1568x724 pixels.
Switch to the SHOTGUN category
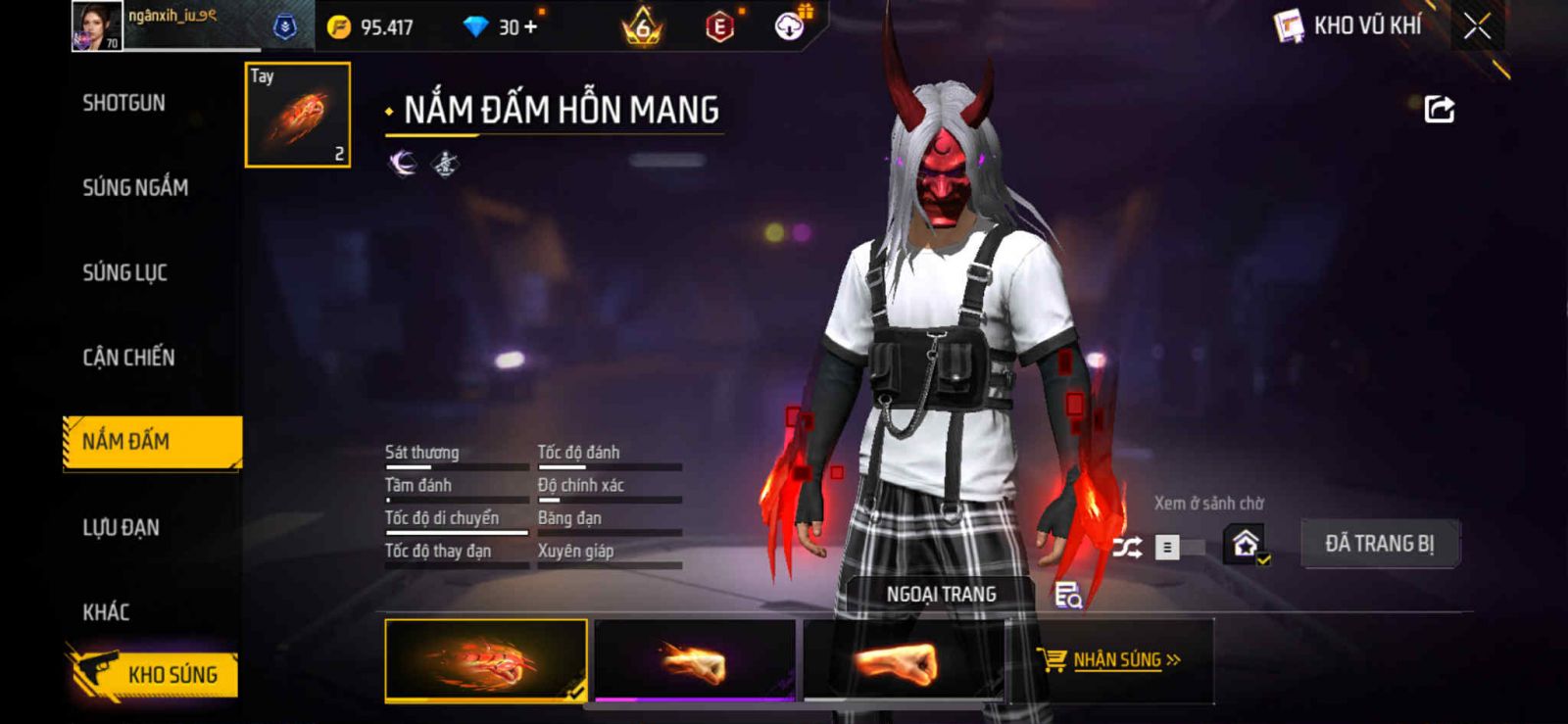pyautogui.click(x=123, y=103)
